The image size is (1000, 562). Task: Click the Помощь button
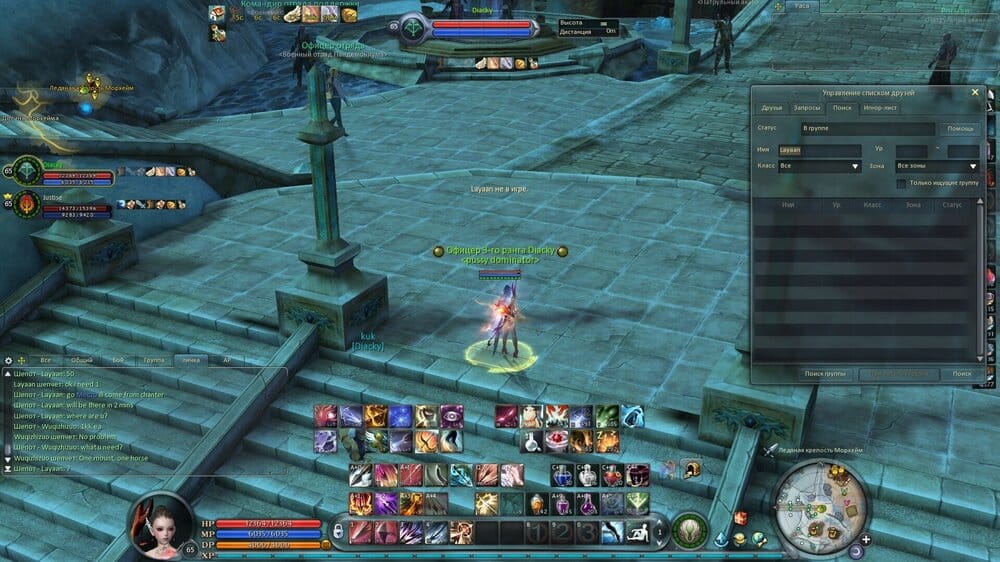point(960,129)
